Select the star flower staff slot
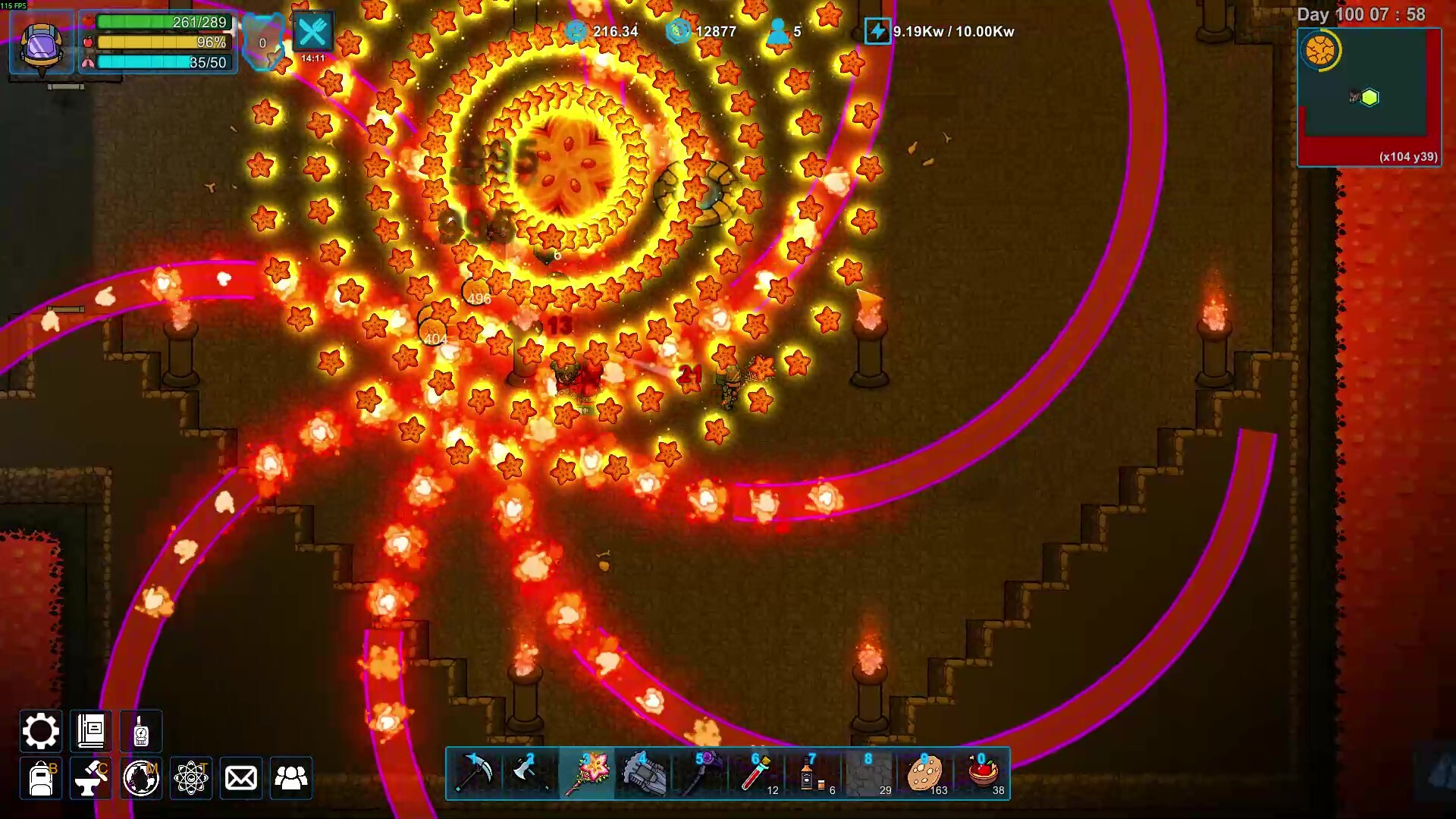The height and width of the screenshot is (819, 1456). tap(587, 773)
